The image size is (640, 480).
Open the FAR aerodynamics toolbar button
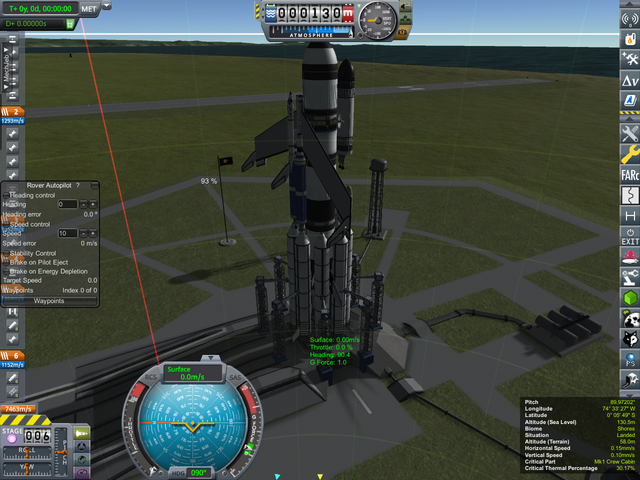click(630, 174)
